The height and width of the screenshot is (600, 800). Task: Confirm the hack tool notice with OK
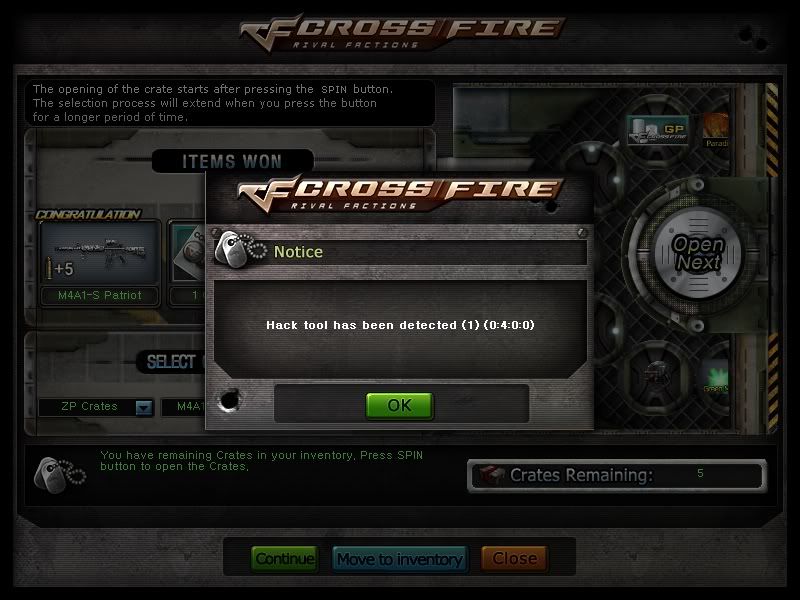(x=399, y=405)
